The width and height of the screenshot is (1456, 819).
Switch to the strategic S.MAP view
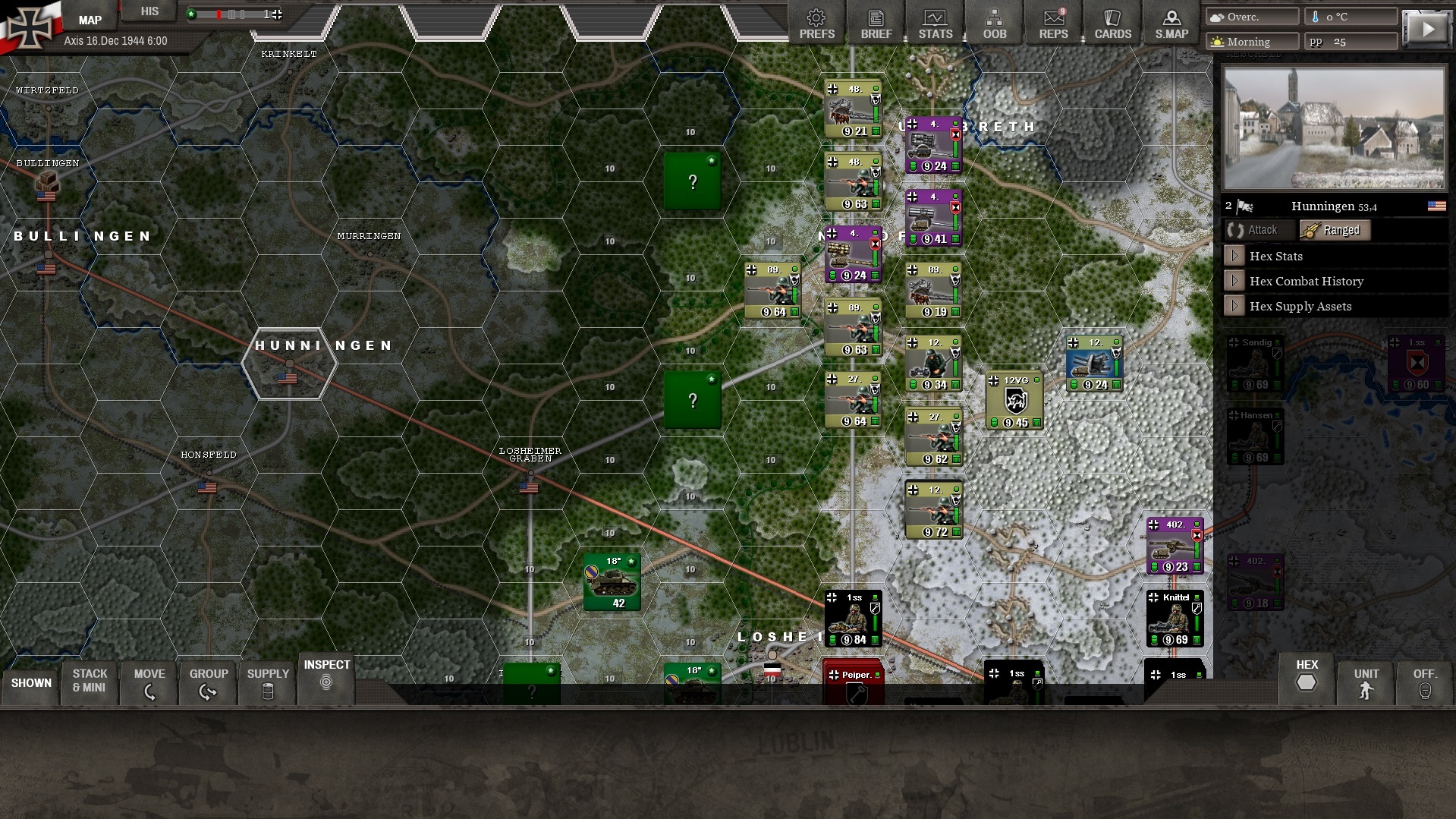pos(1171,22)
